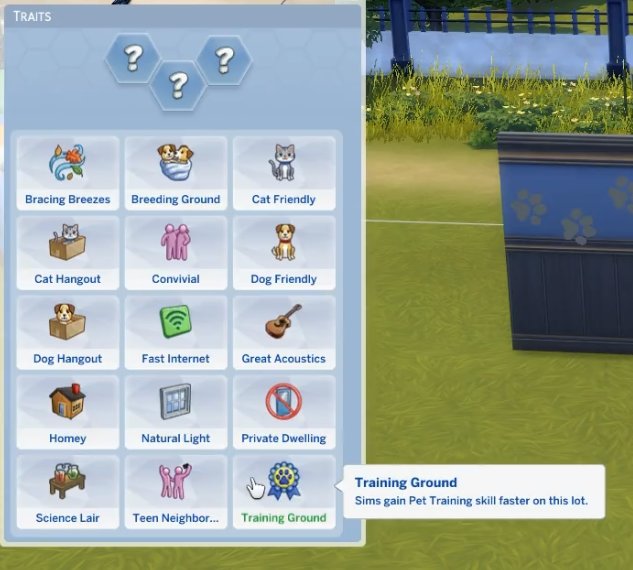Choose the Breeding Ground trait
The height and width of the screenshot is (570, 633).
tap(175, 172)
